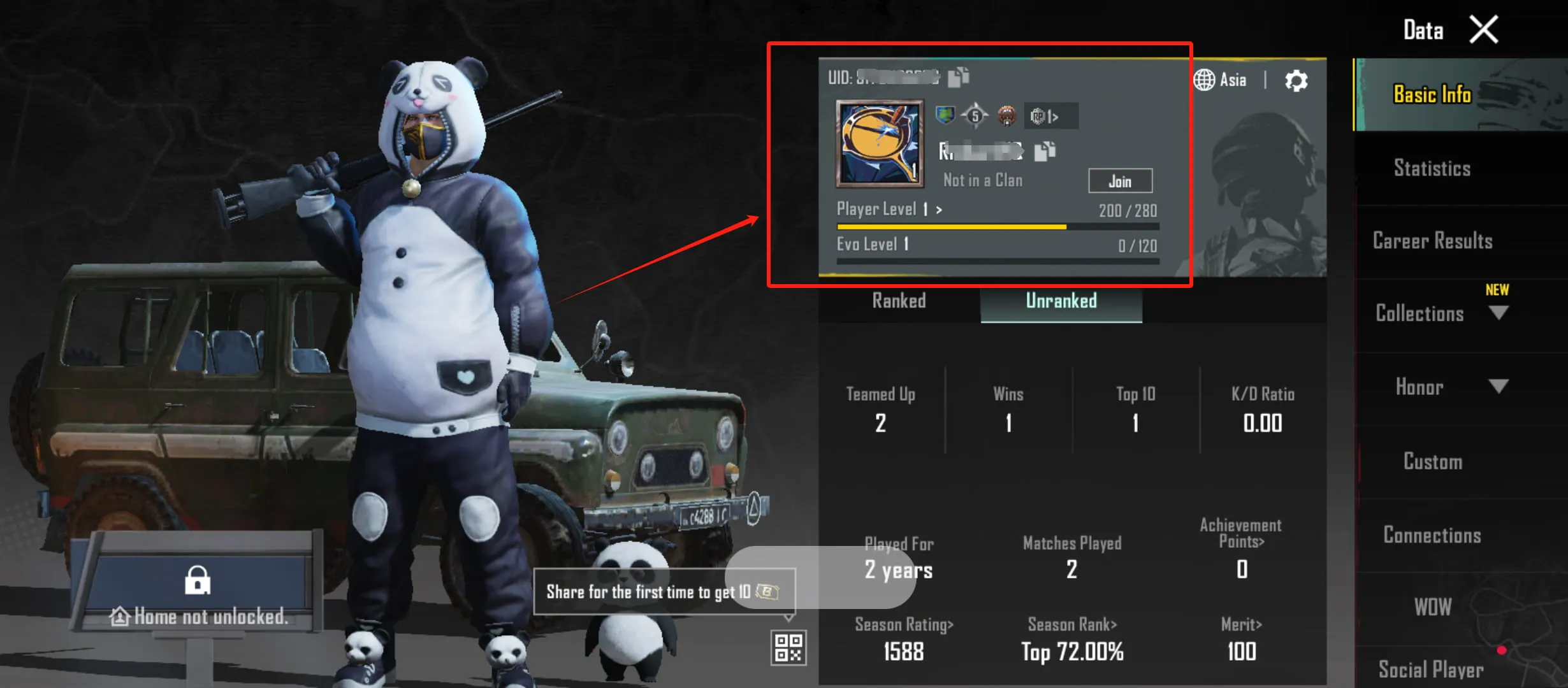Expand Achievement Points details

pyautogui.click(x=1240, y=534)
